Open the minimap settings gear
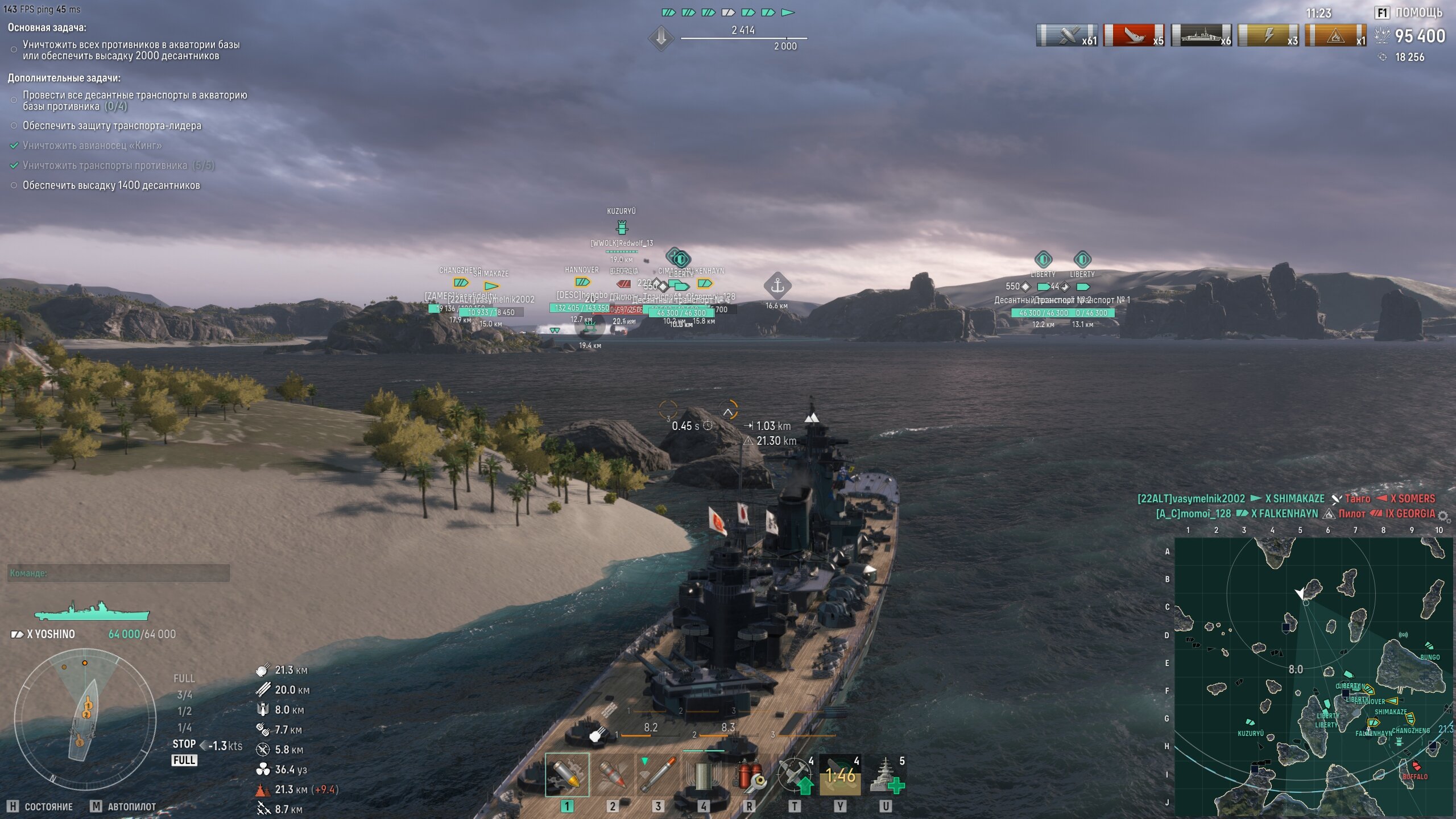Screen dimensions: 1456x819 (1443, 516)
